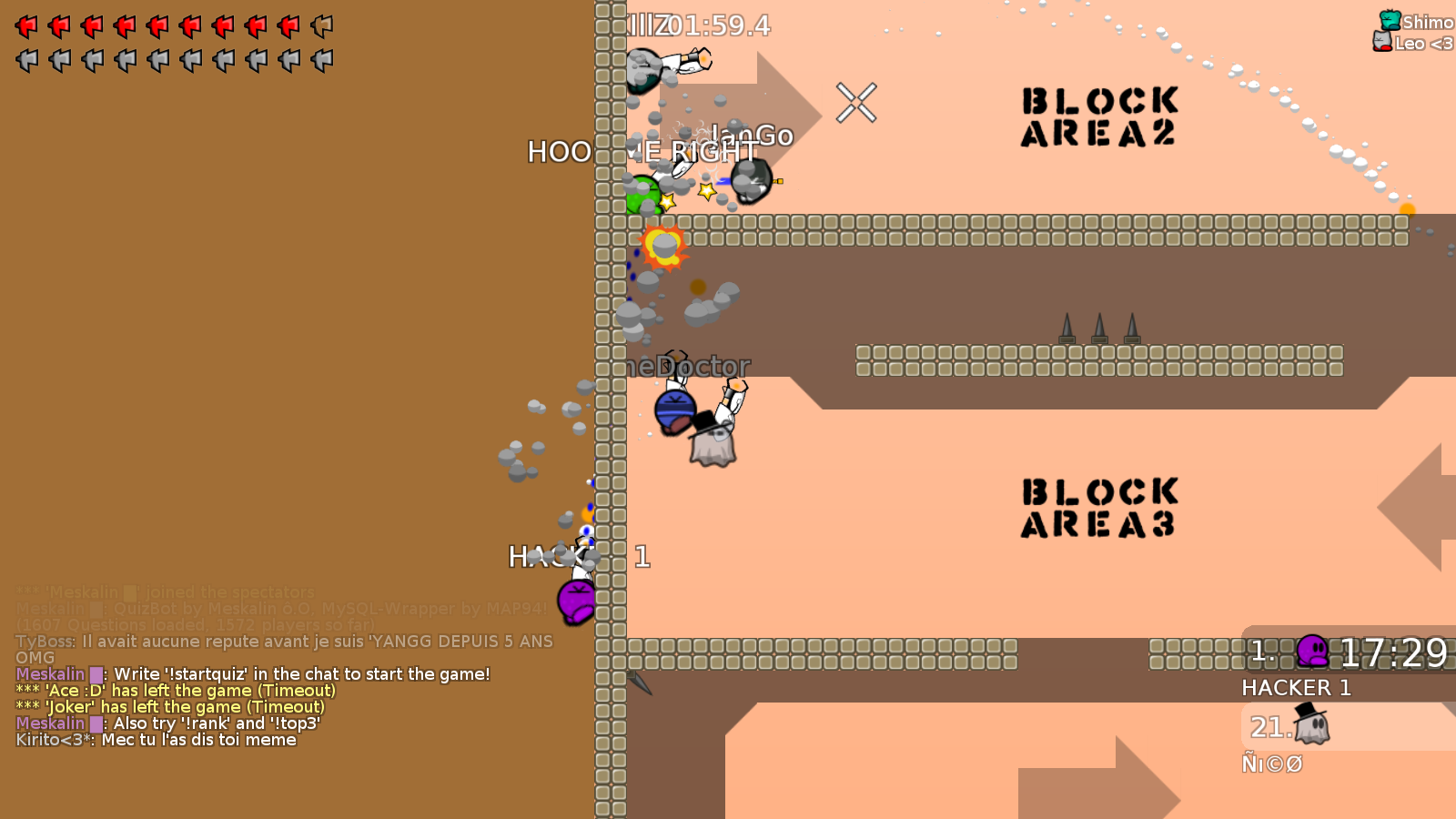Expand the rank 21 scoreboard row
1456x819 pixels.
(x=1269, y=727)
